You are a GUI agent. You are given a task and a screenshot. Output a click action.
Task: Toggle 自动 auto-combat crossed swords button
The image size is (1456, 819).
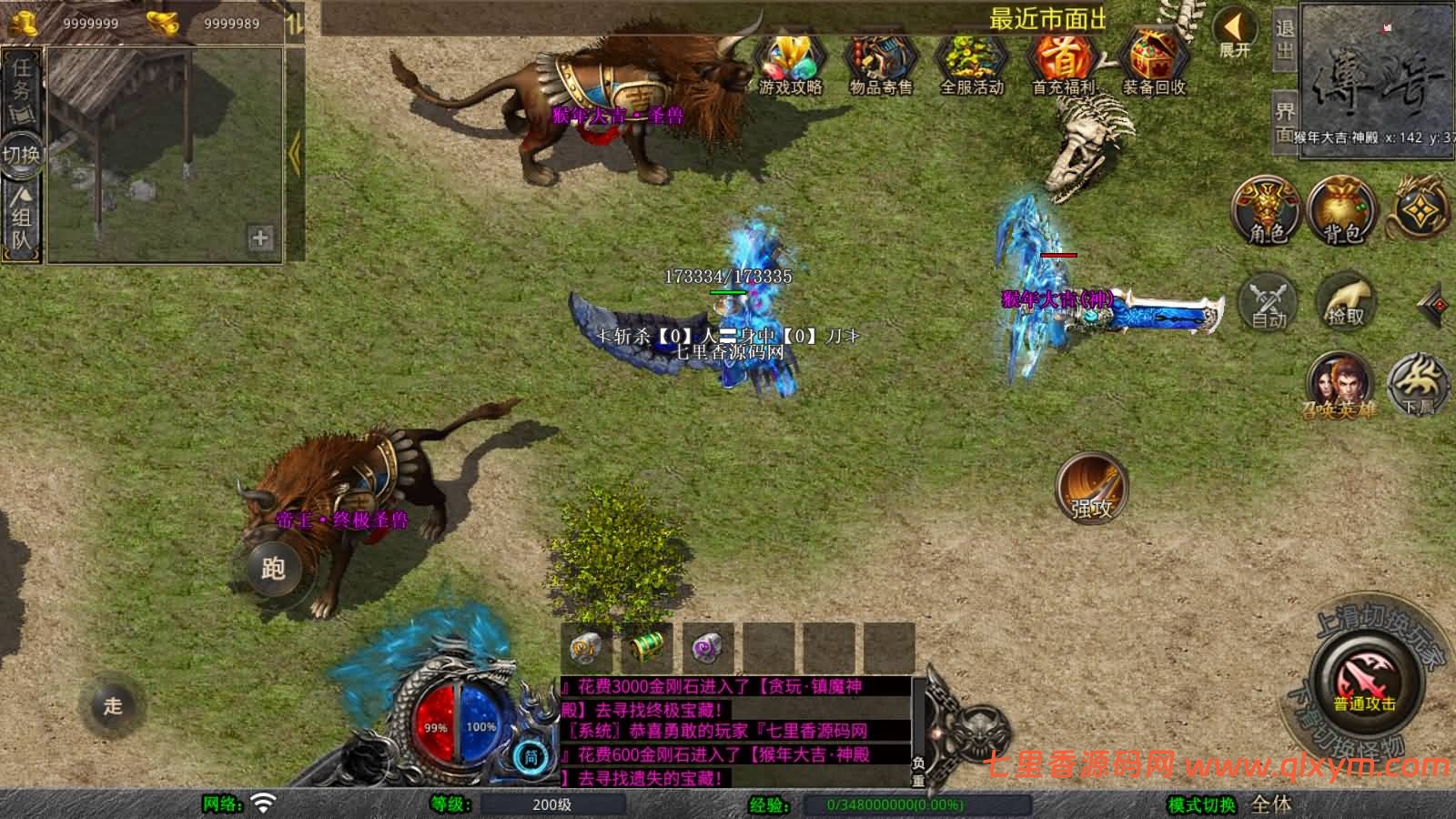tap(1269, 301)
